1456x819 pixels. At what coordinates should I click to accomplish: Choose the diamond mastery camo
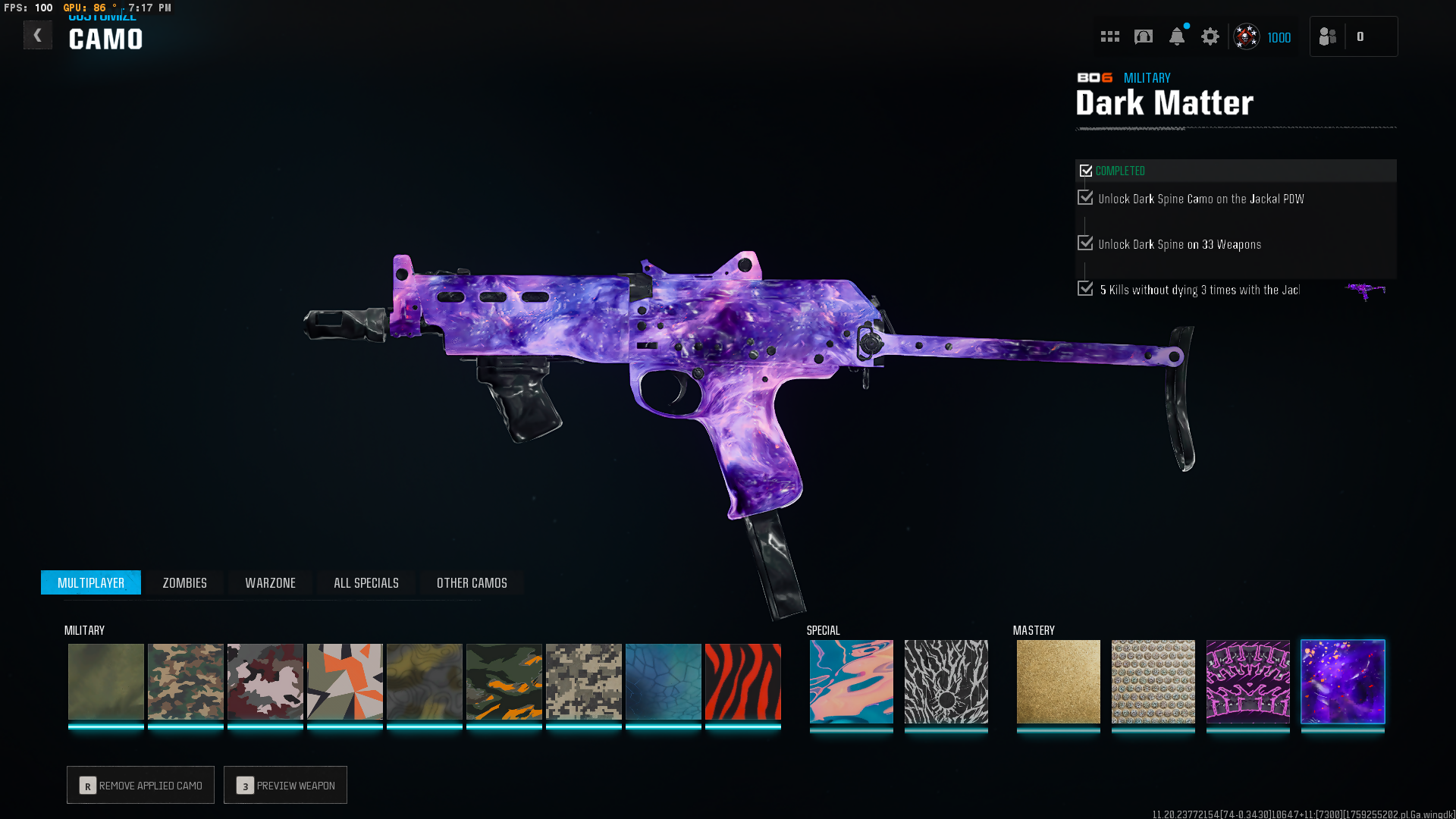click(x=1153, y=681)
